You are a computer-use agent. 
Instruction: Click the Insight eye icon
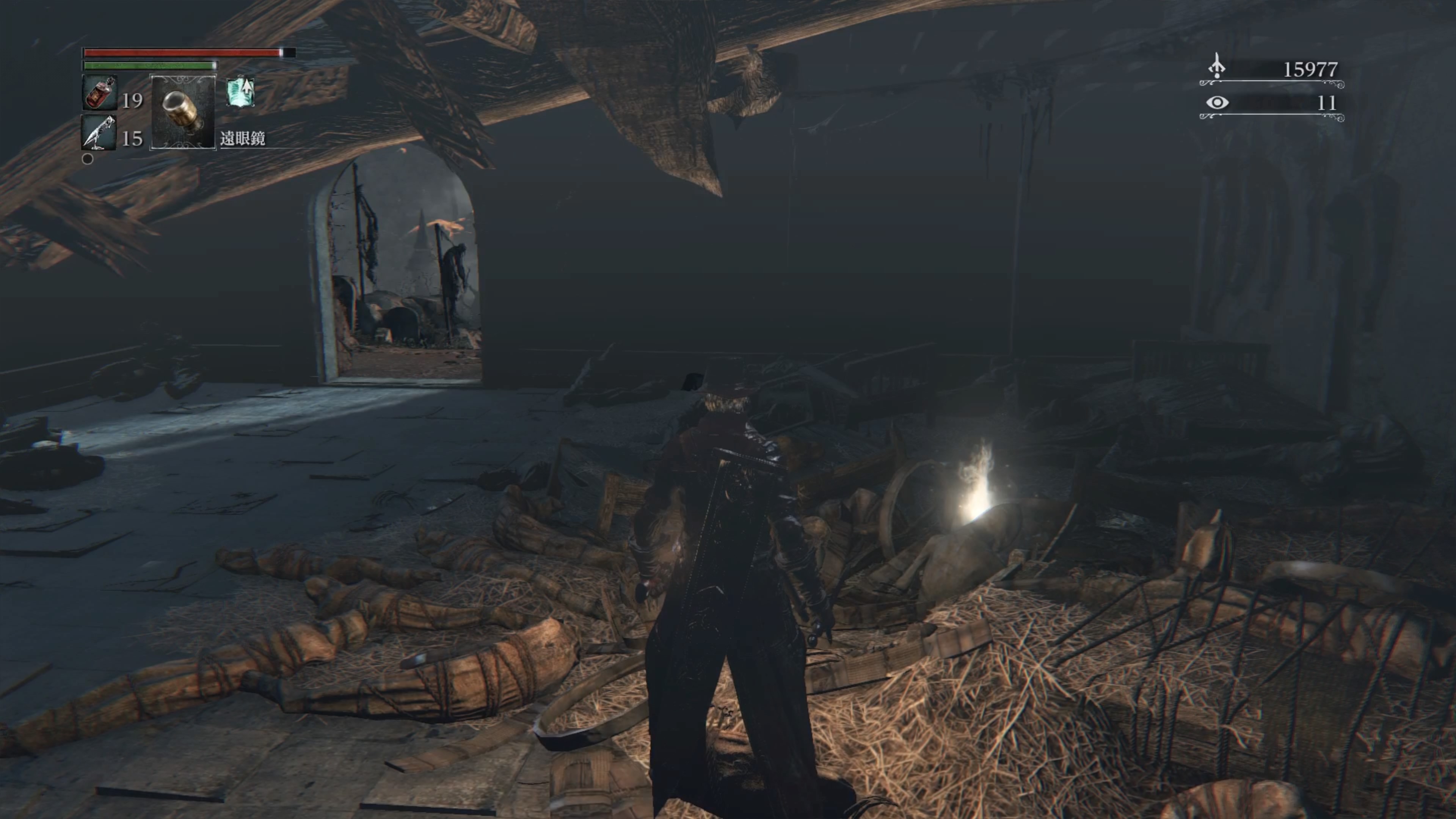(1217, 103)
